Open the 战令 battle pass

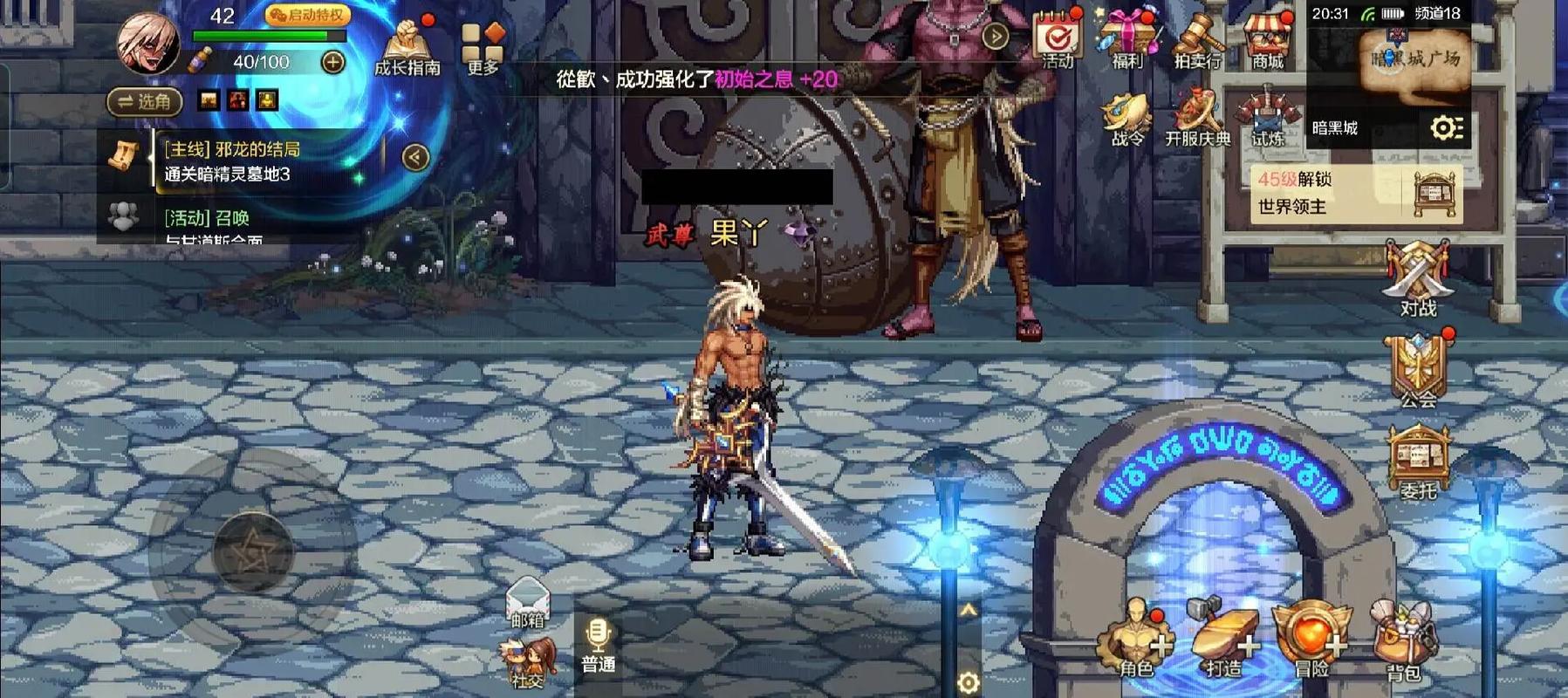[1126, 119]
